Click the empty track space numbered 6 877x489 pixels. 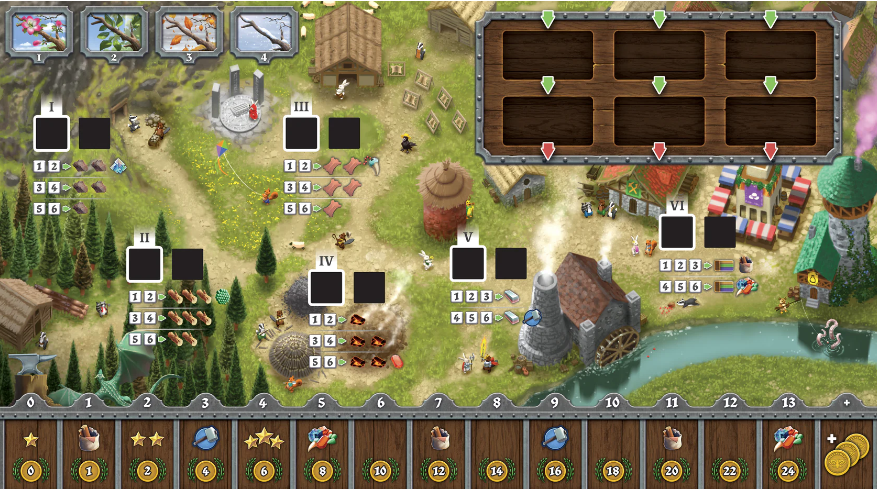[x=381, y=448]
